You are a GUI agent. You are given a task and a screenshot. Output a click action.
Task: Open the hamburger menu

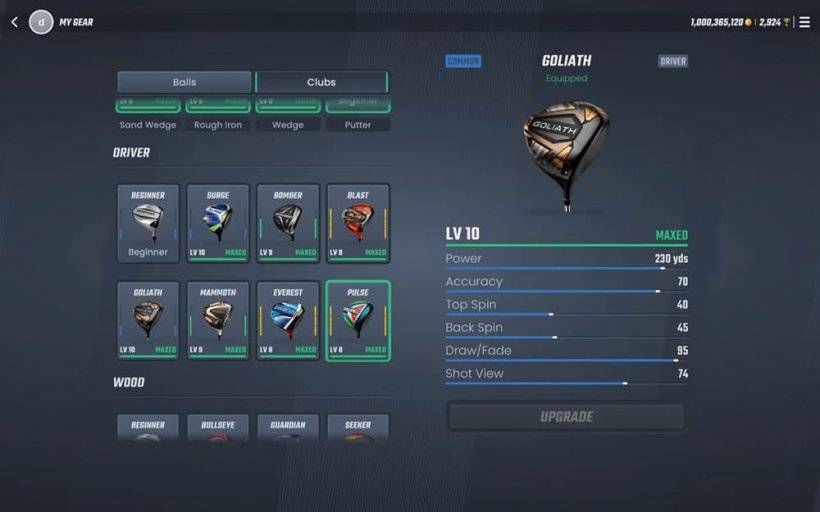[x=804, y=22]
